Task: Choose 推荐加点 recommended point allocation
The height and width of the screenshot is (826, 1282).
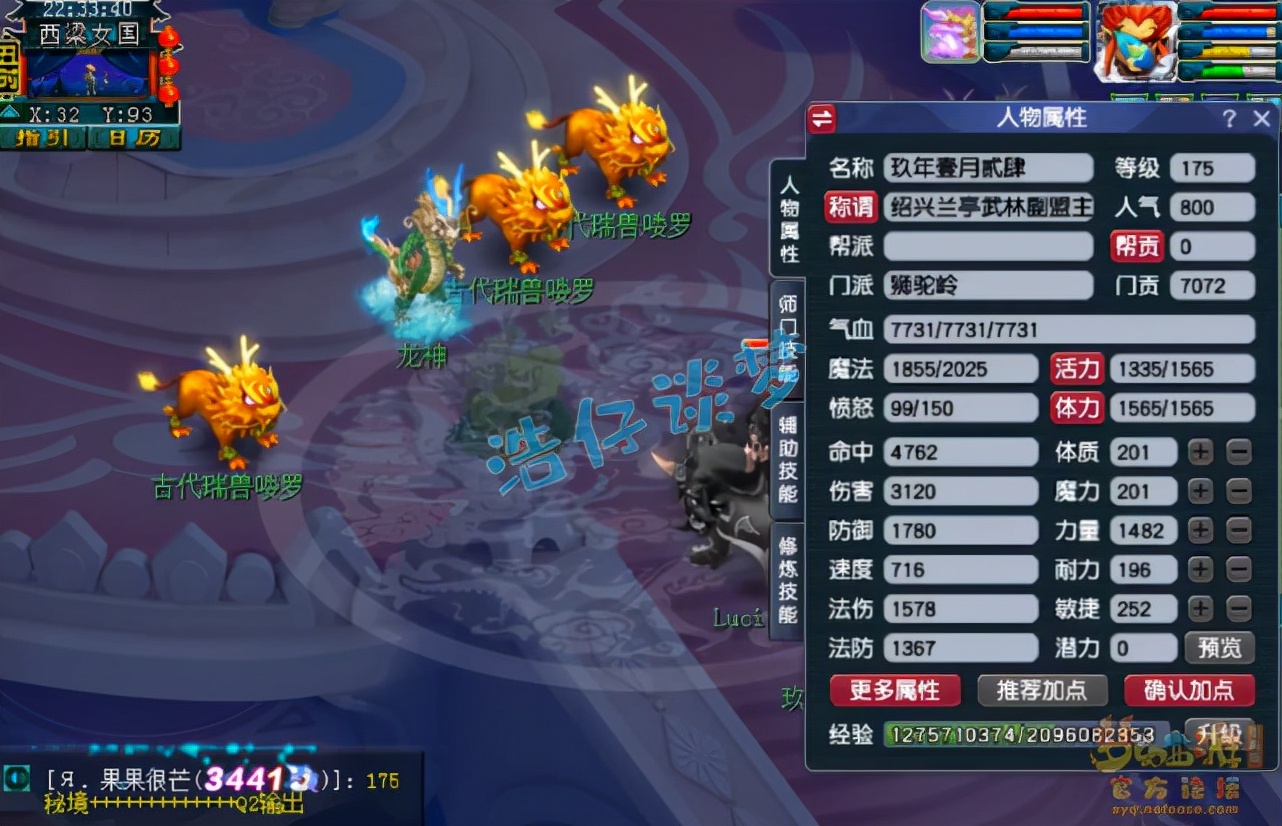Action: coord(1042,690)
